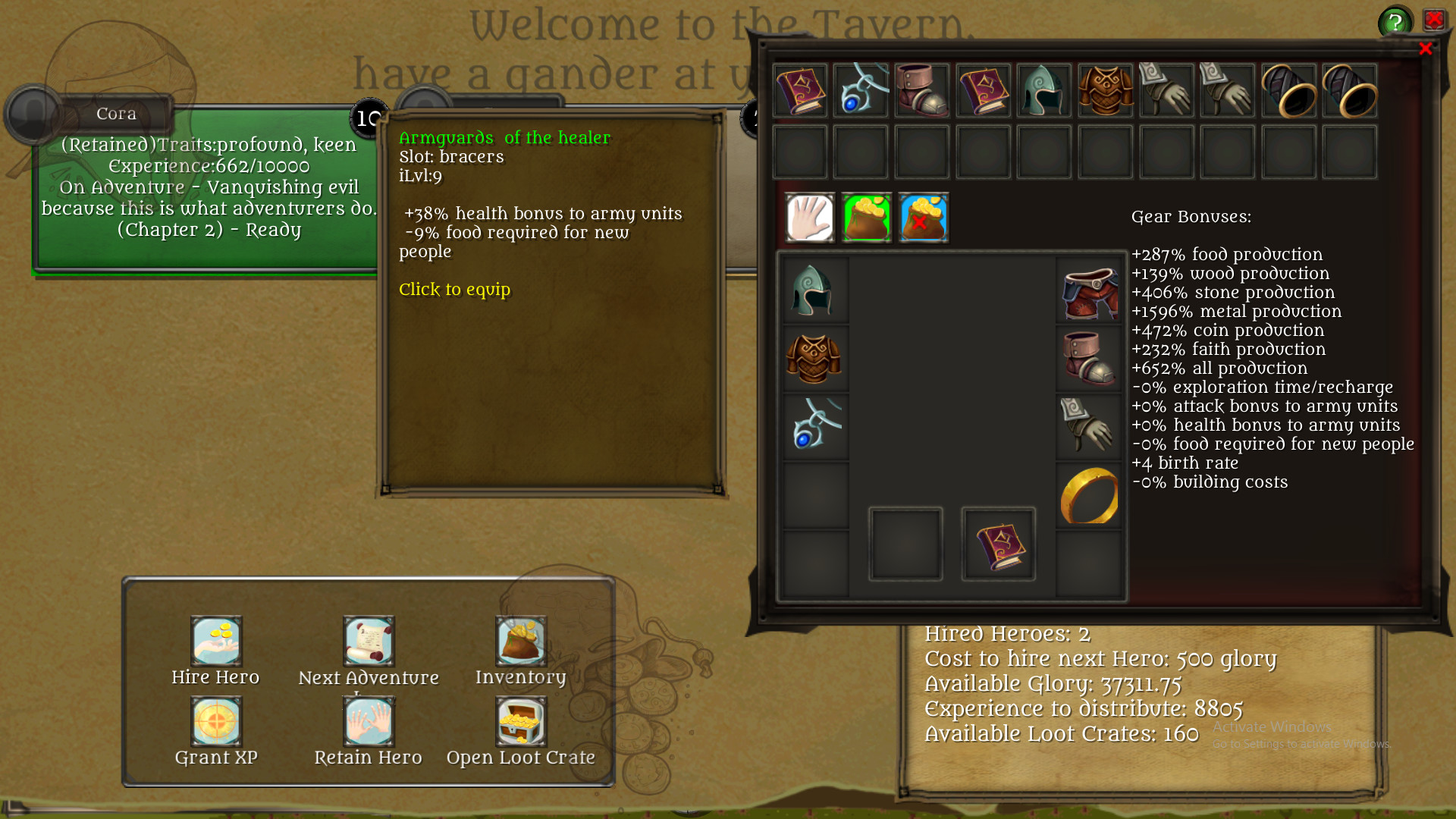Click the 'Click to equip' text
Screen dimensions: 1456x819
tap(455, 290)
